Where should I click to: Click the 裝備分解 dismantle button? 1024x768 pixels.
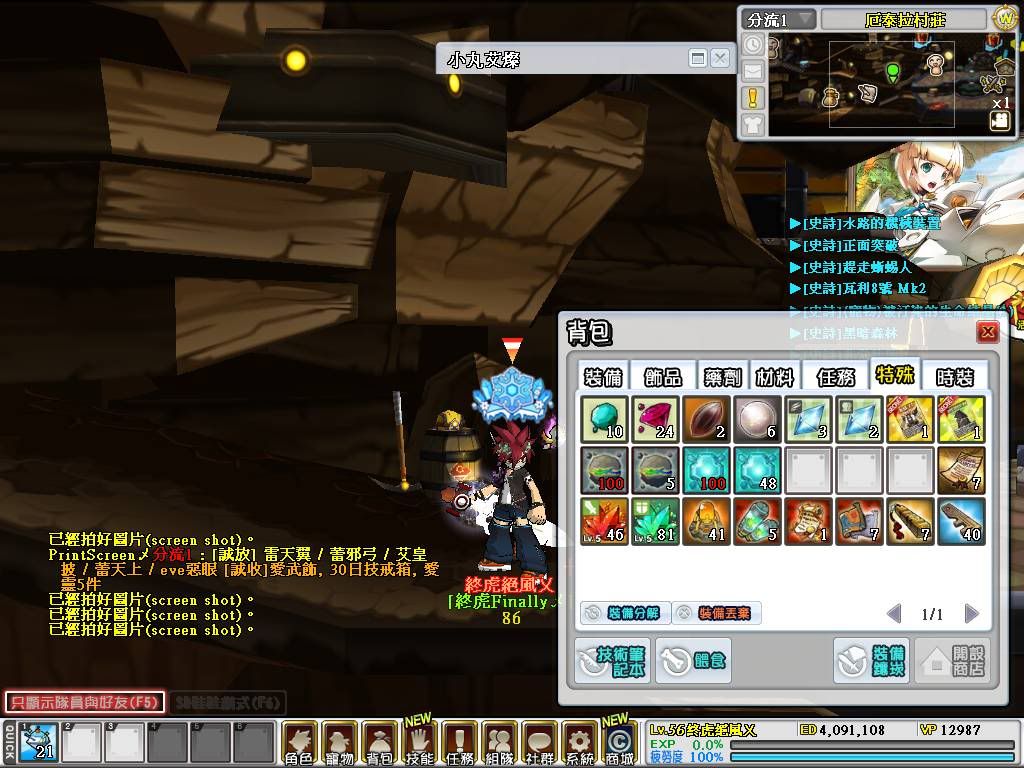coord(622,613)
